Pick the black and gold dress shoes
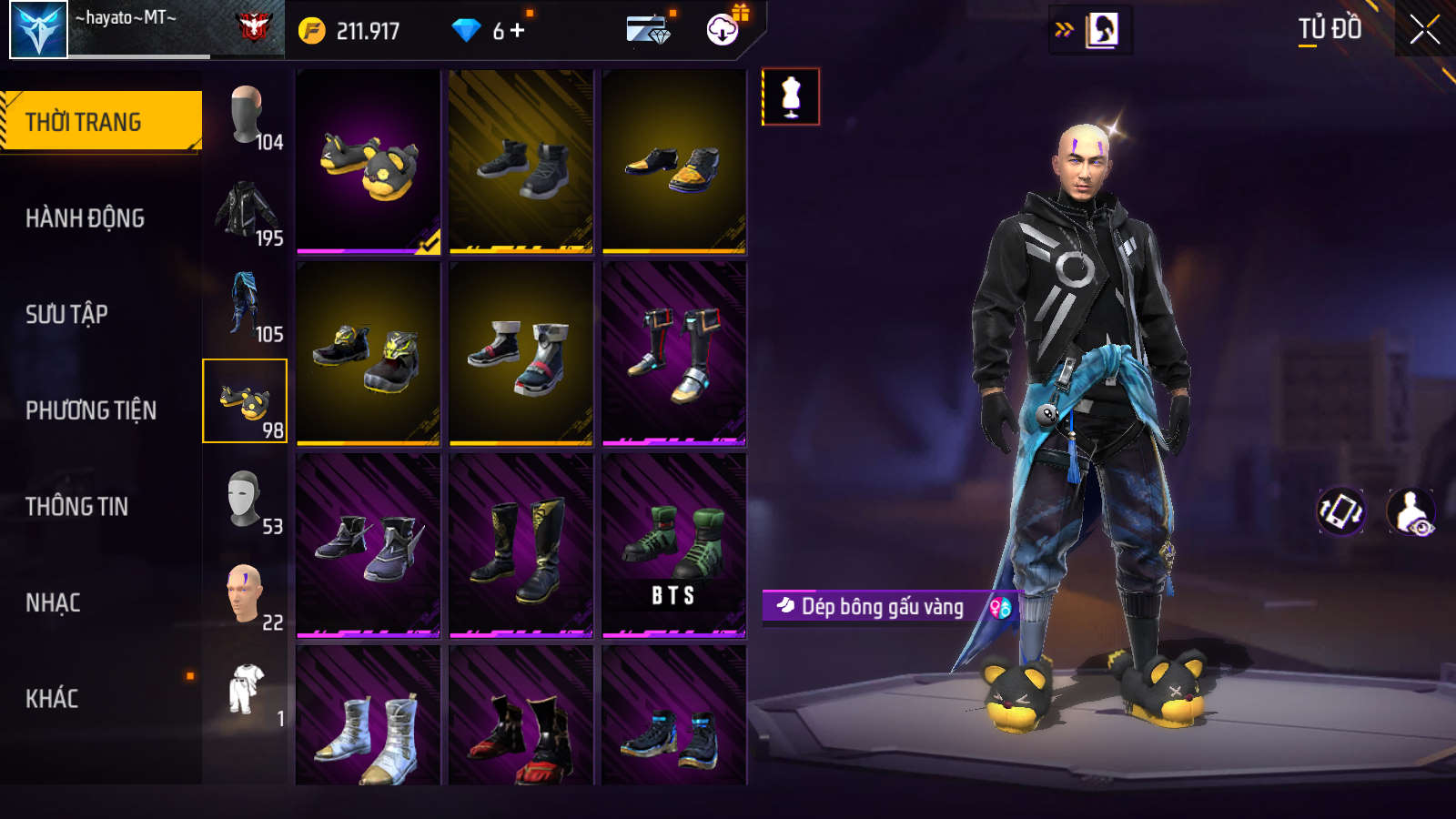 coord(674,162)
